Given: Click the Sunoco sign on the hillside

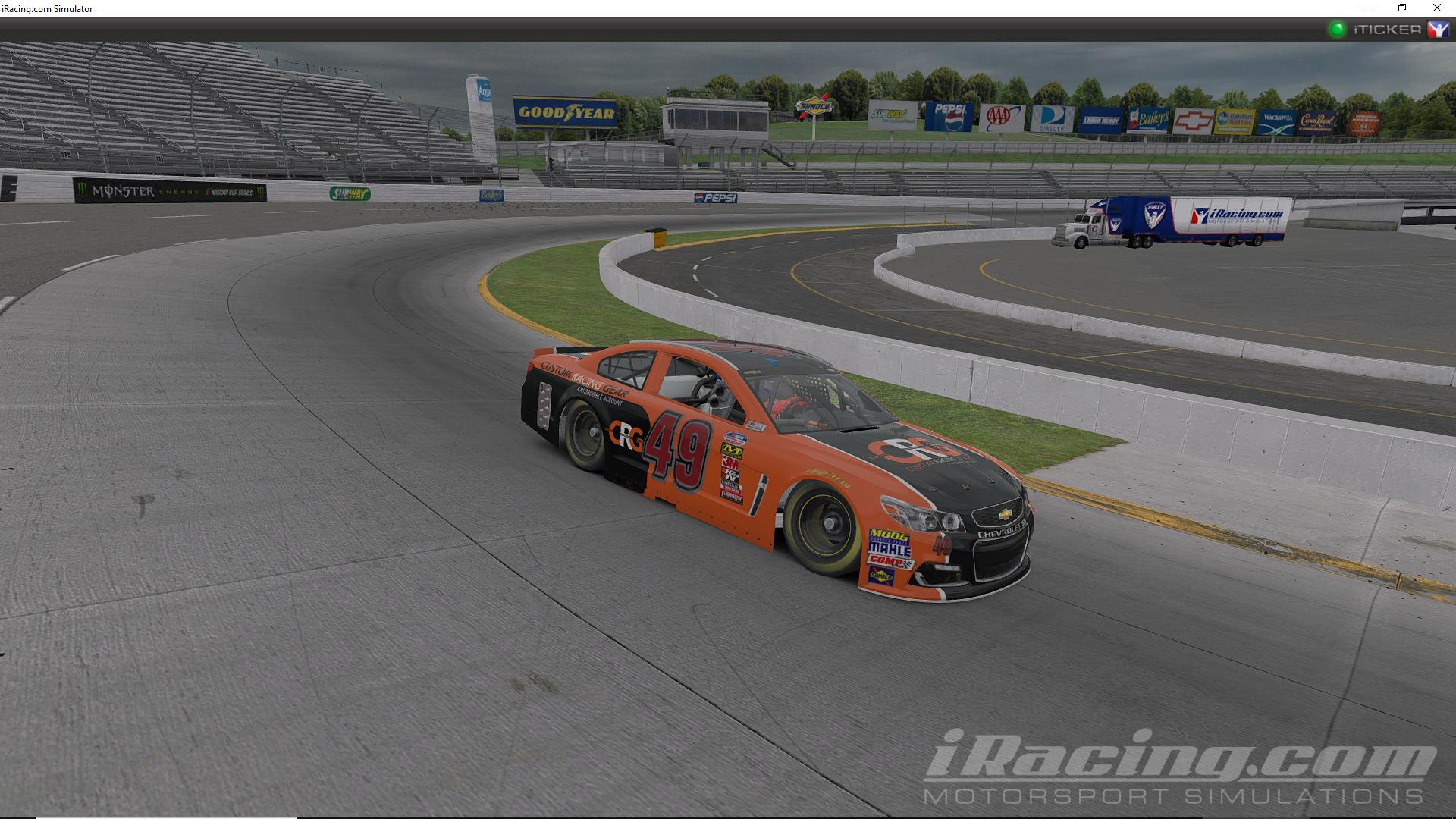Looking at the screenshot, I should [815, 106].
